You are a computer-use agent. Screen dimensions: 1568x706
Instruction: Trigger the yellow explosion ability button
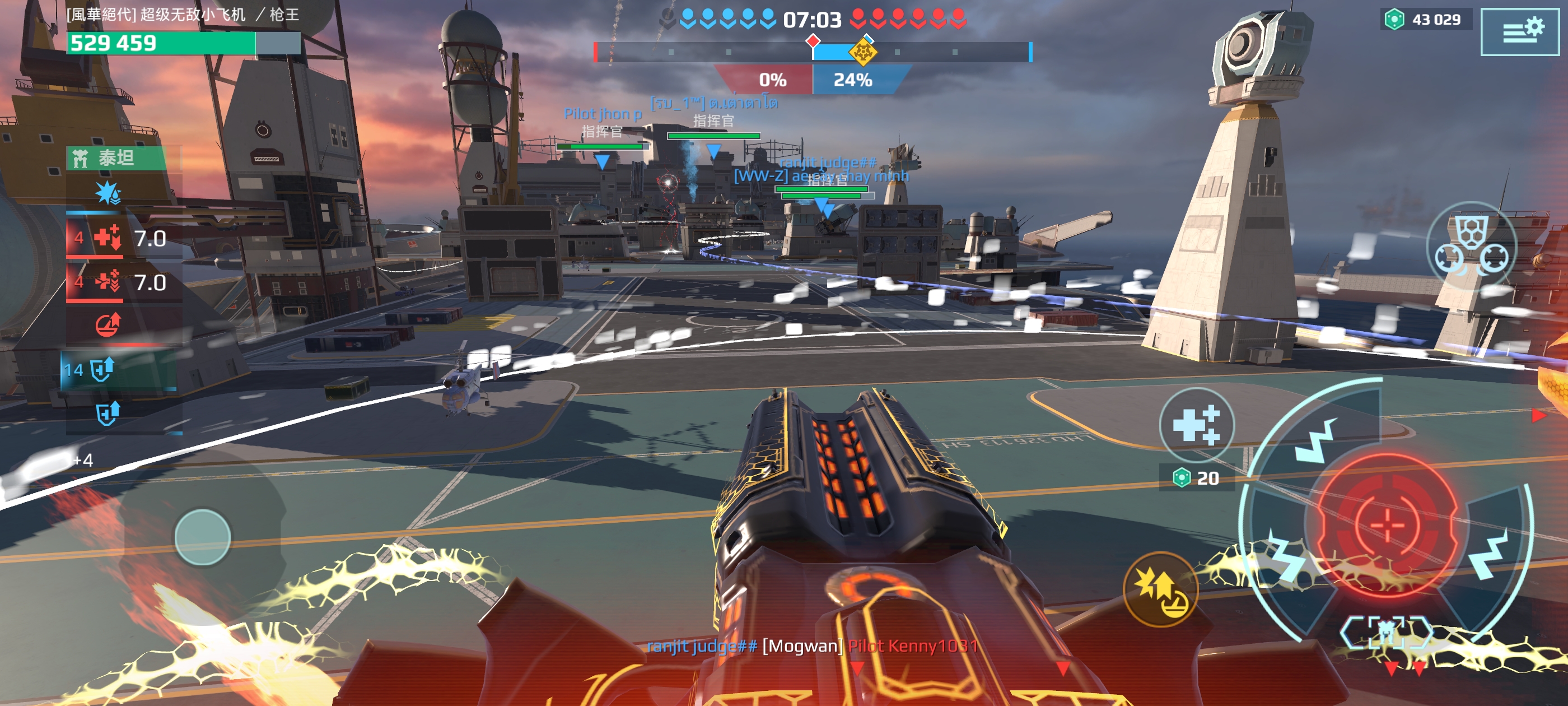click(x=1160, y=588)
